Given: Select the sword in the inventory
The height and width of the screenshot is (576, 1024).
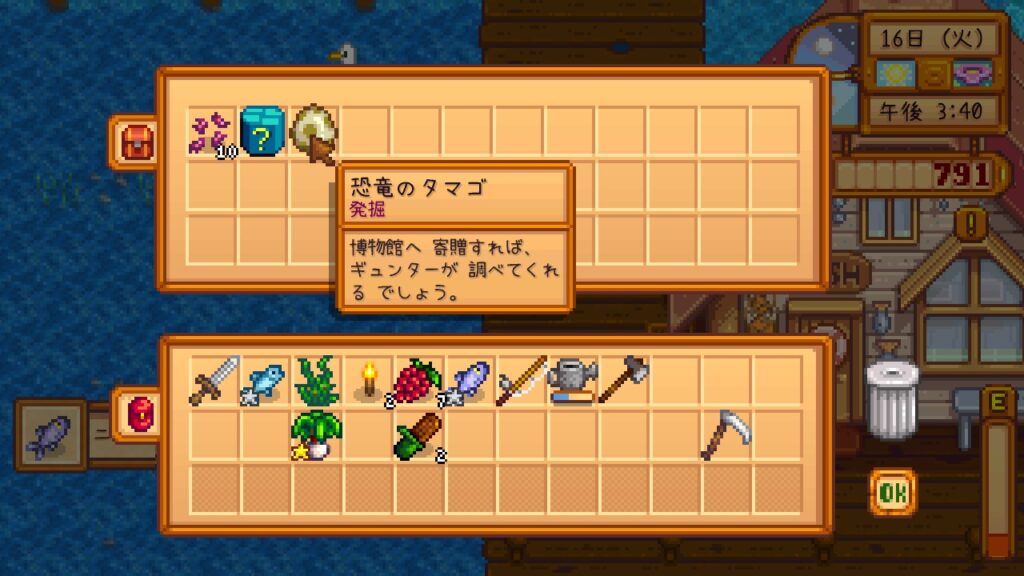Looking at the screenshot, I should click(214, 382).
